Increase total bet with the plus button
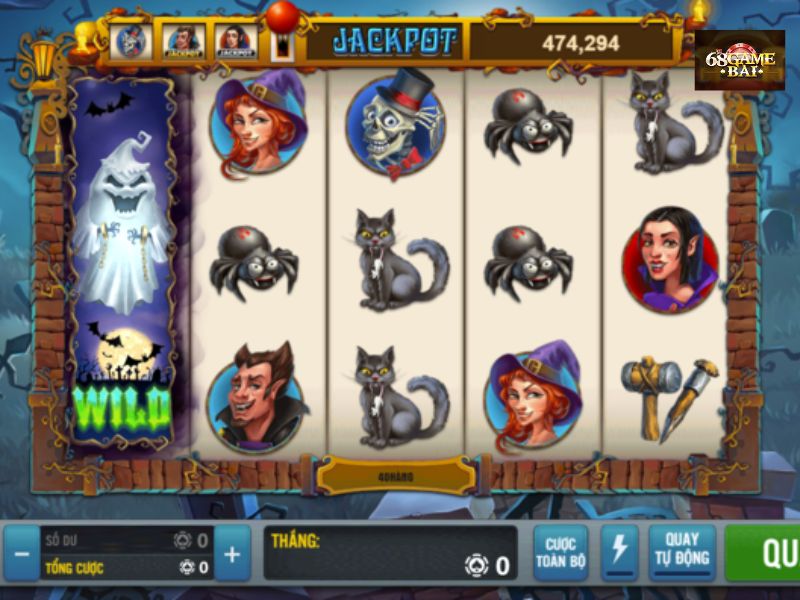This screenshot has width=800, height=600. coord(231,553)
